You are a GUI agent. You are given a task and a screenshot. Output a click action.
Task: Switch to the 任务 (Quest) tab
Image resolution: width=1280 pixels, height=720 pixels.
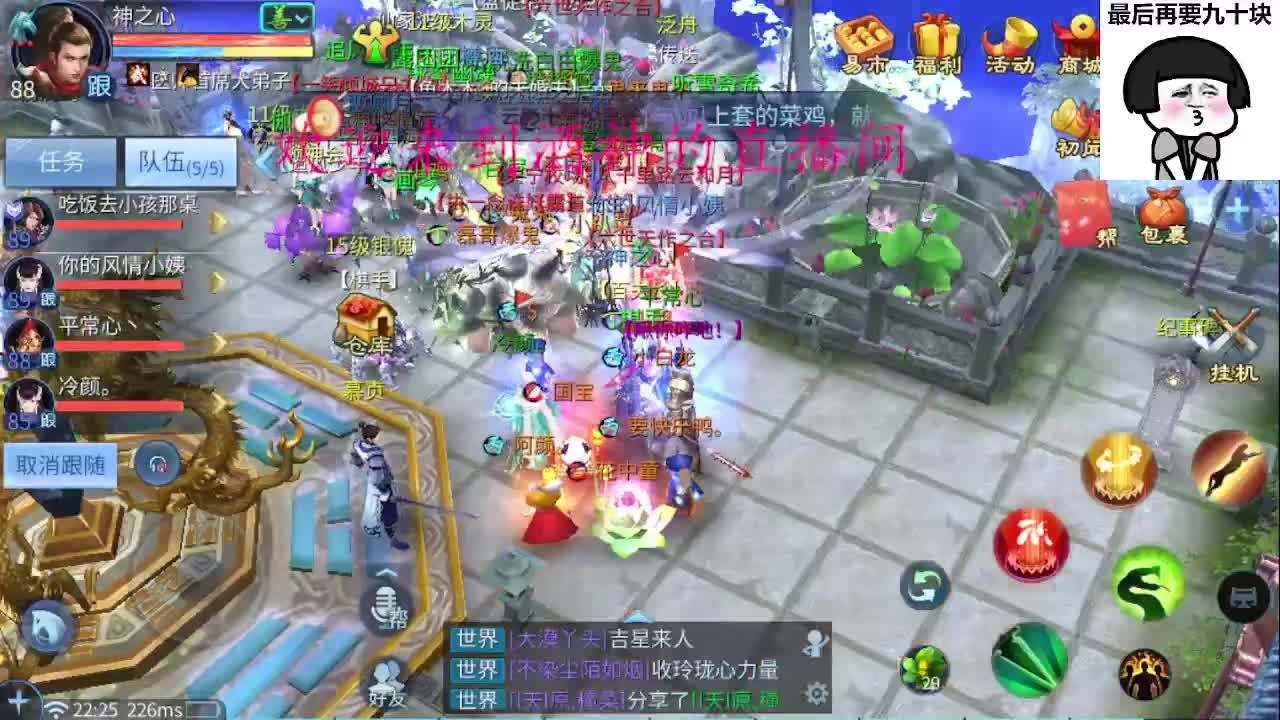(60, 160)
